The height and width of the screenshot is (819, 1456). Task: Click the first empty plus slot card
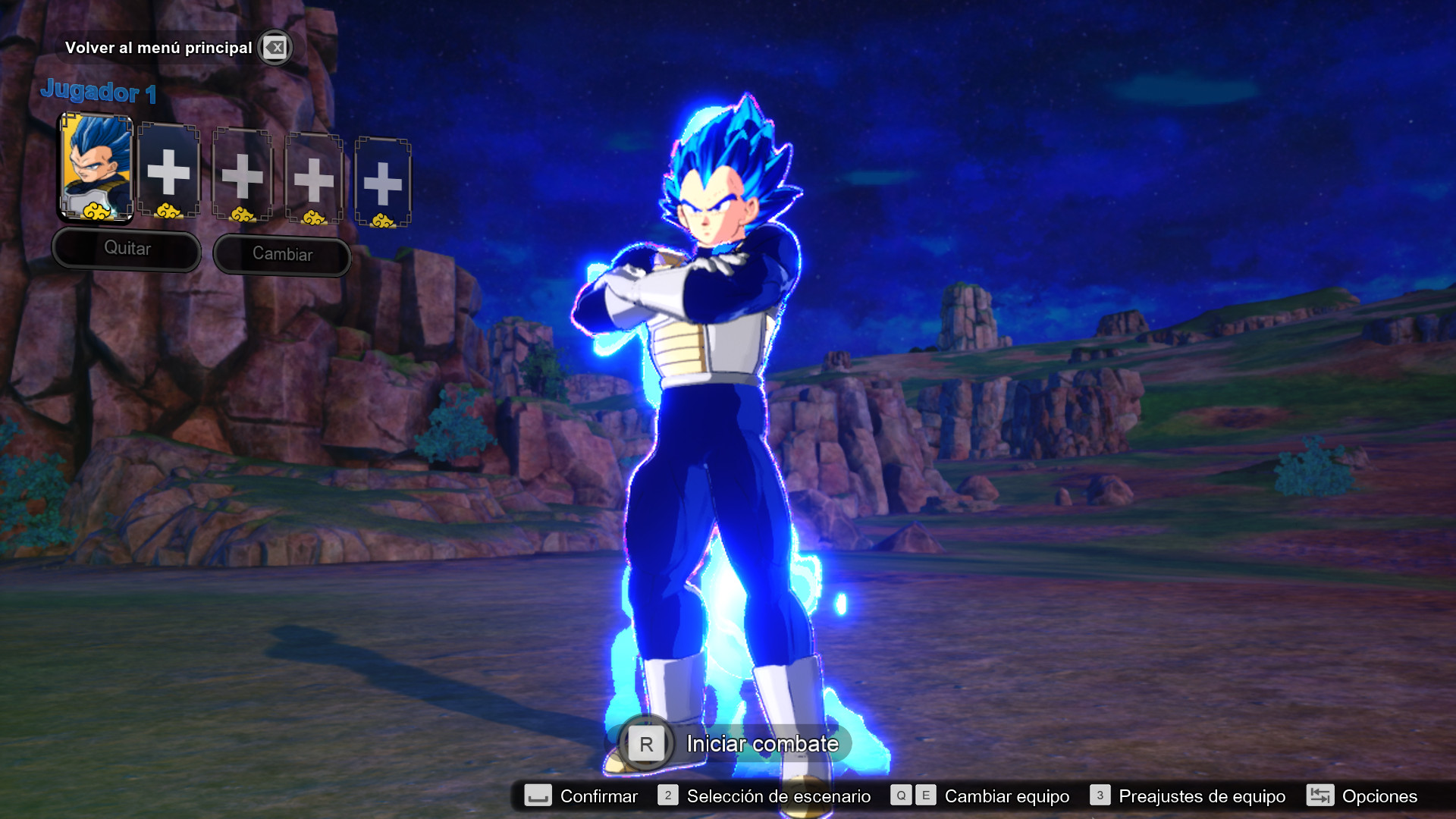tap(170, 173)
